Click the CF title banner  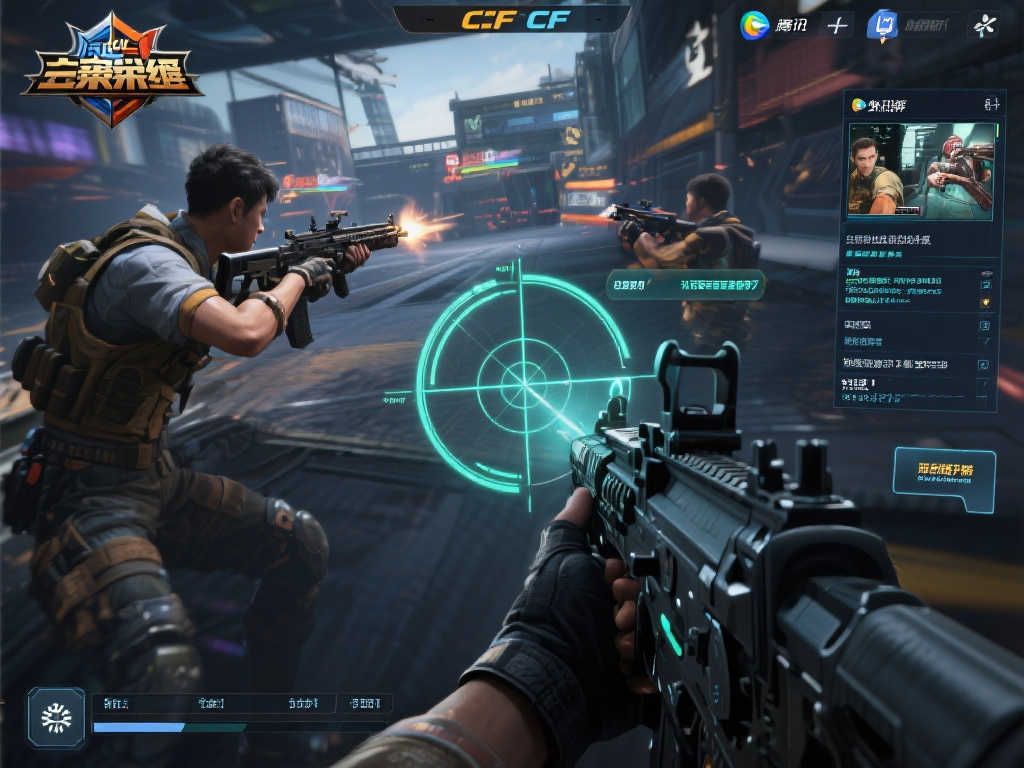pyautogui.click(x=512, y=20)
